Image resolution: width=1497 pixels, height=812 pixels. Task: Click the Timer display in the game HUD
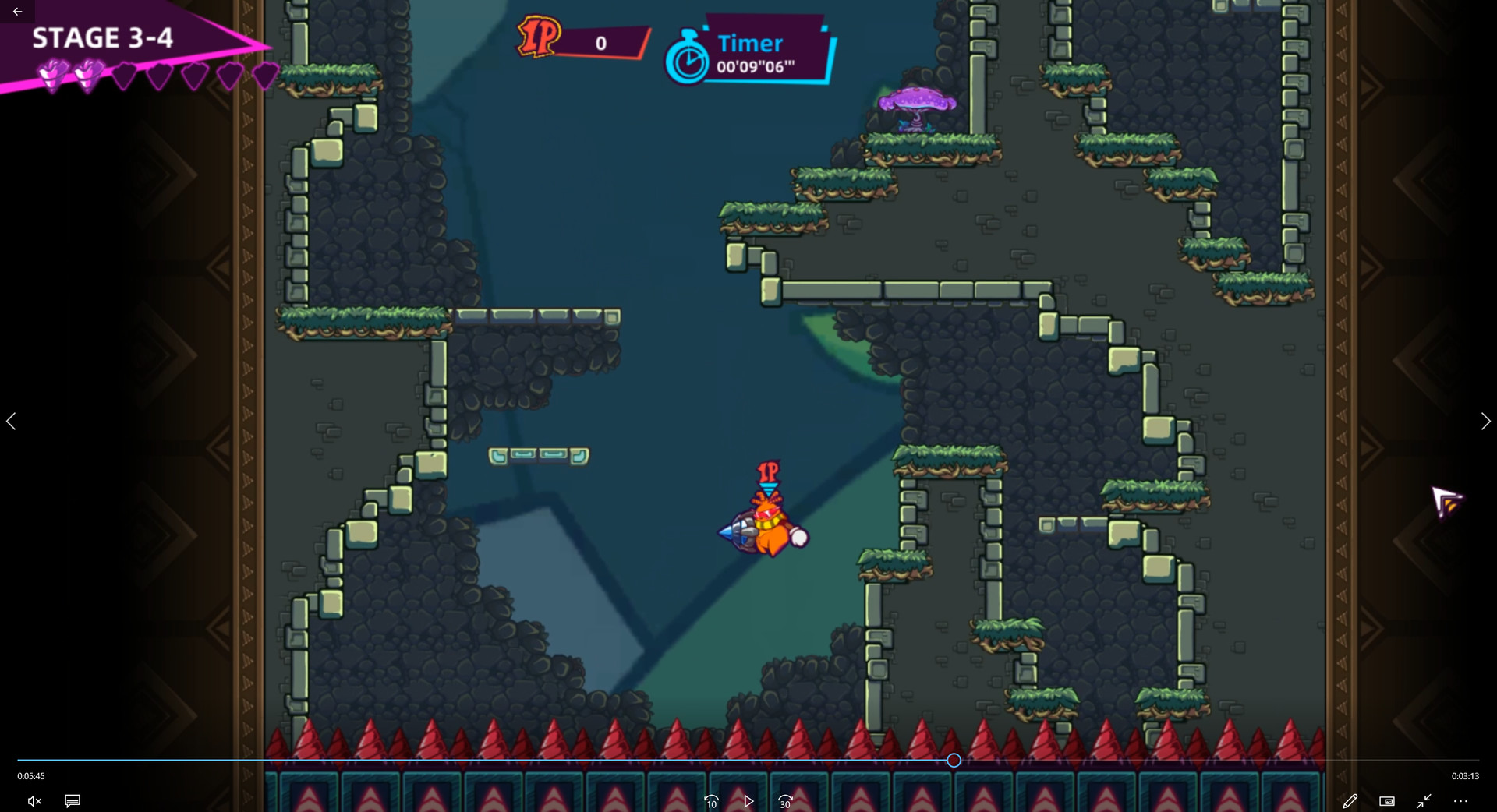749,56
